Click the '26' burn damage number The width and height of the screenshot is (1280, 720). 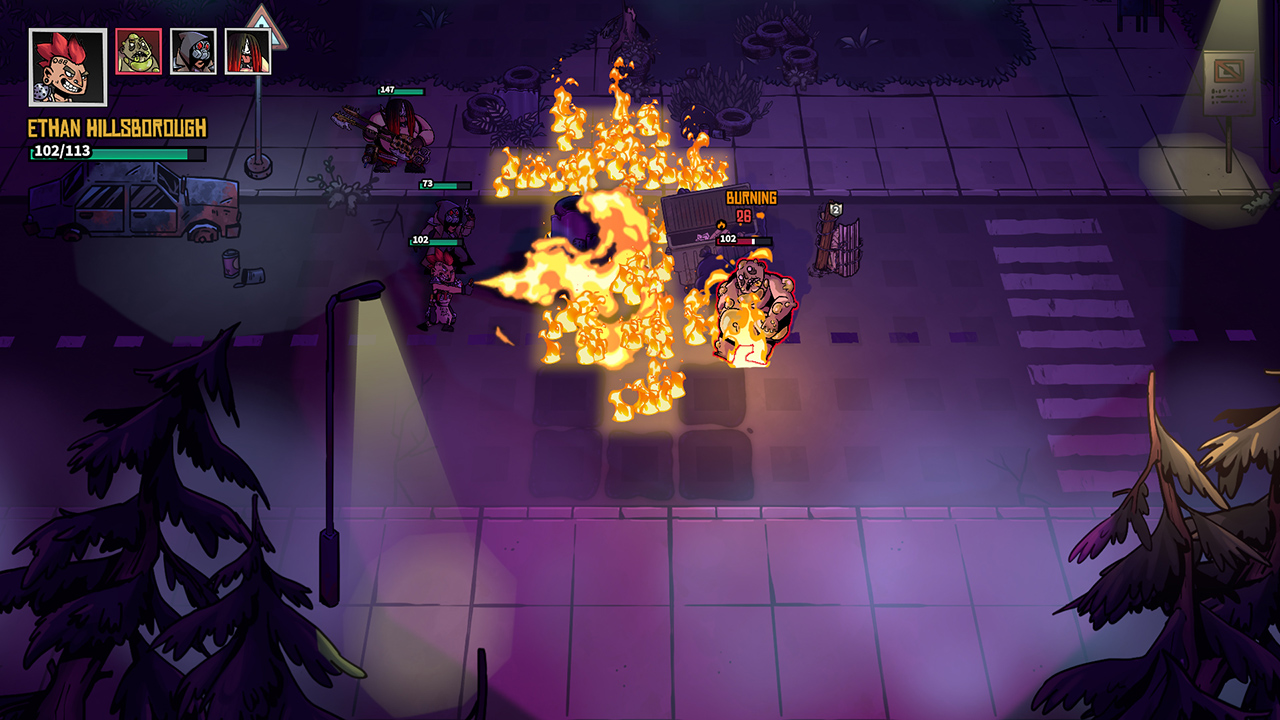[x=744, y=214]
